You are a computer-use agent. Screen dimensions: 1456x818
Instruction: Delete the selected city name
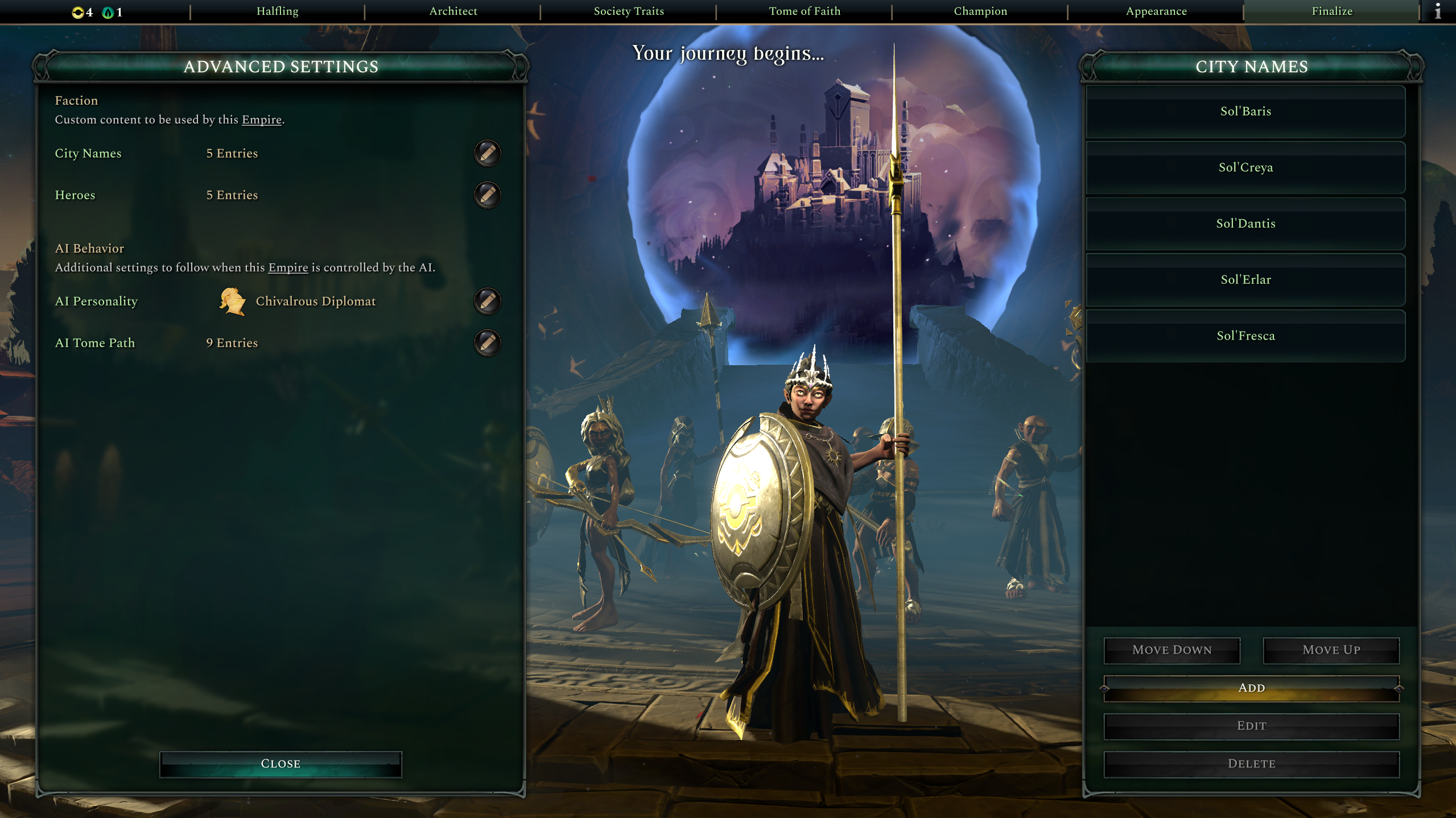(1251, 763)
